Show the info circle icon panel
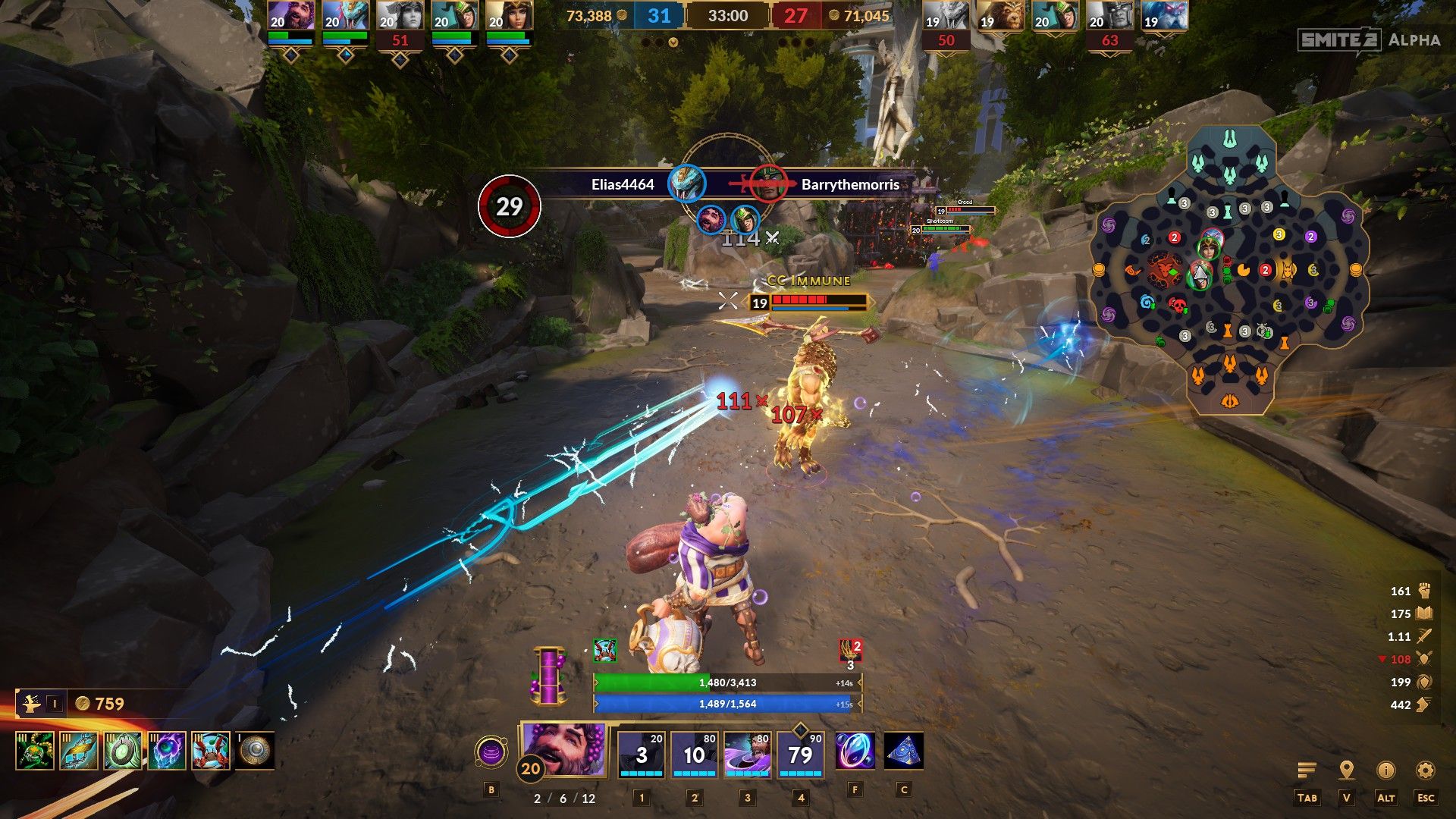The image size is (1456, 819). click(x=1385, y=770)
